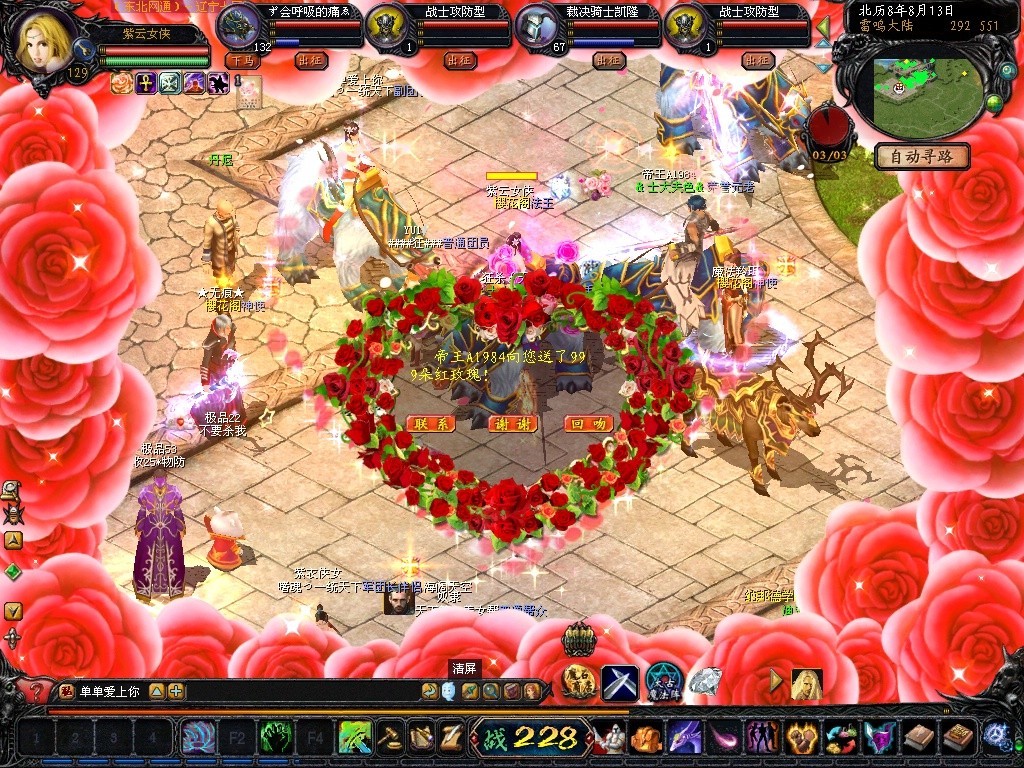Click the 下马 dismount button
The height and width of the screenshot is (768, 1024).
point(242,60)
